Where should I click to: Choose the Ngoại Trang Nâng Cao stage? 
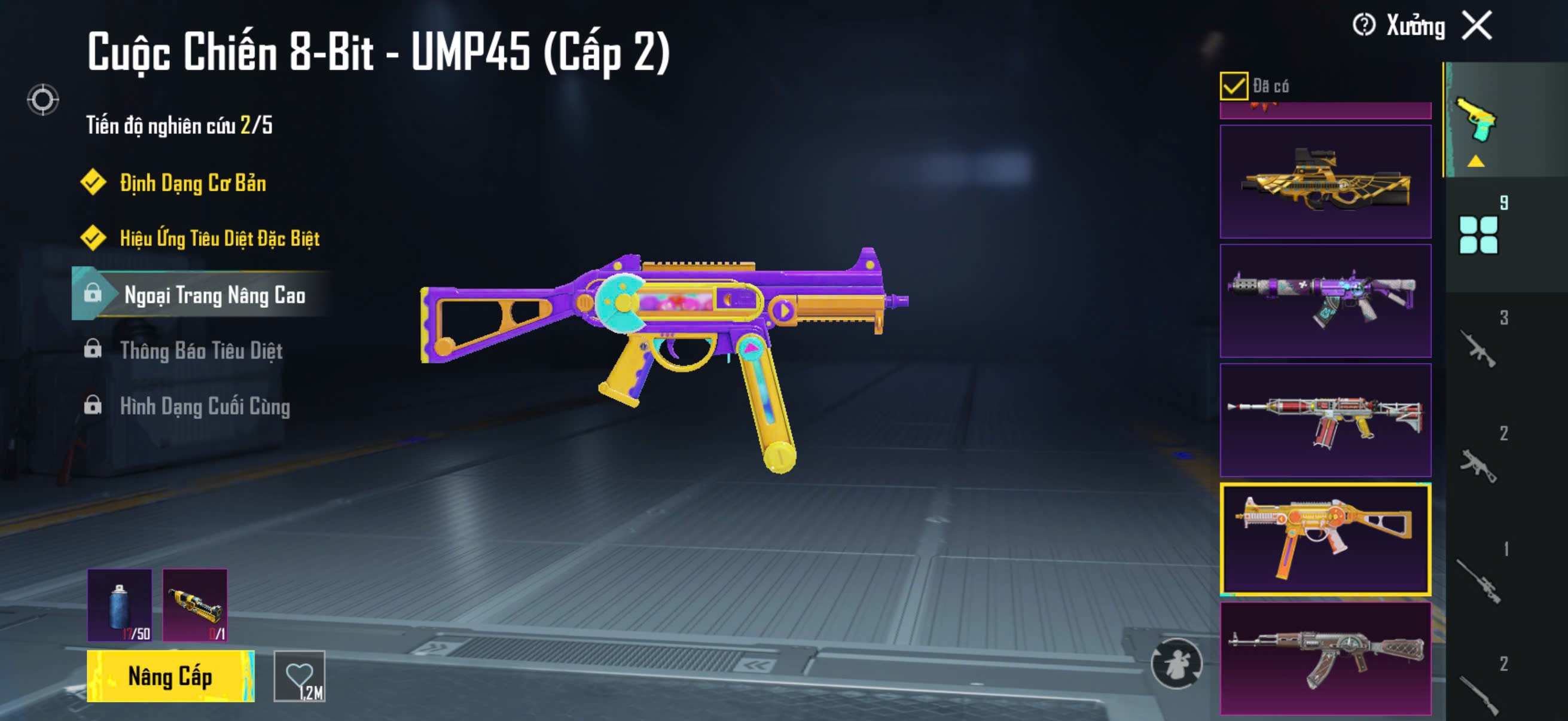tap(214, 295)
